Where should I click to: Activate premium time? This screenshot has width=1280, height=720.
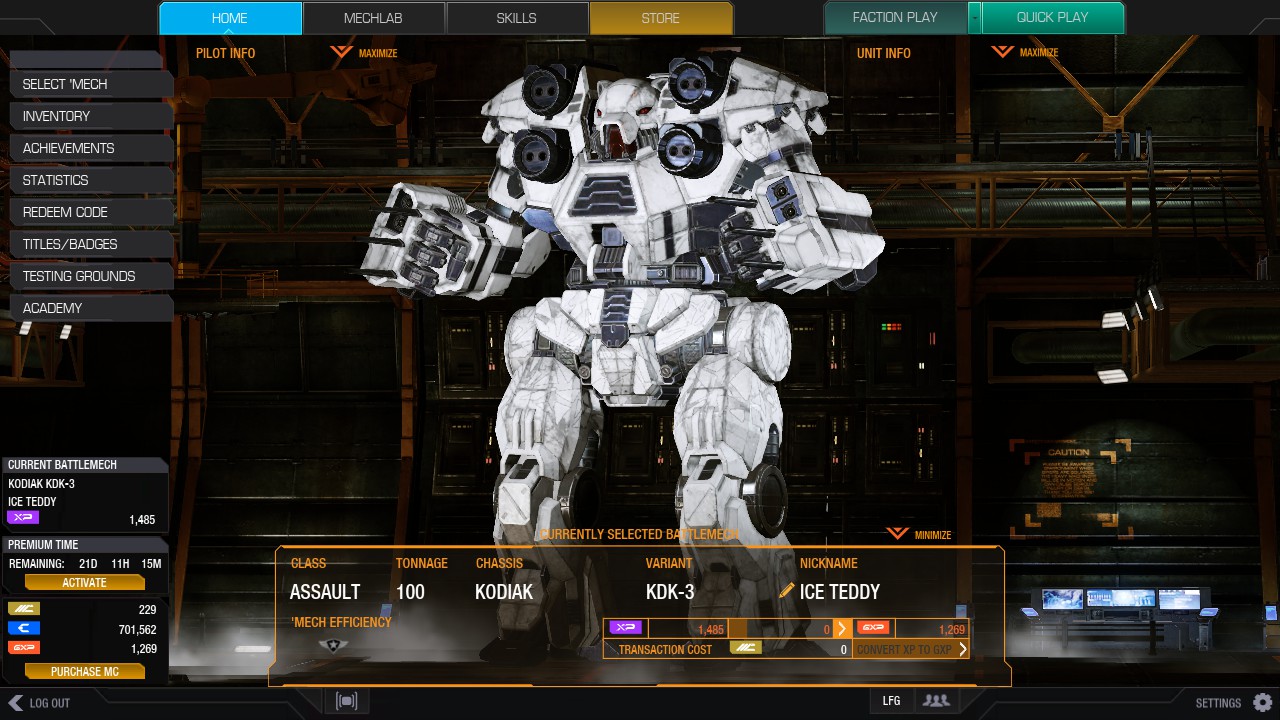pos(85,583)
